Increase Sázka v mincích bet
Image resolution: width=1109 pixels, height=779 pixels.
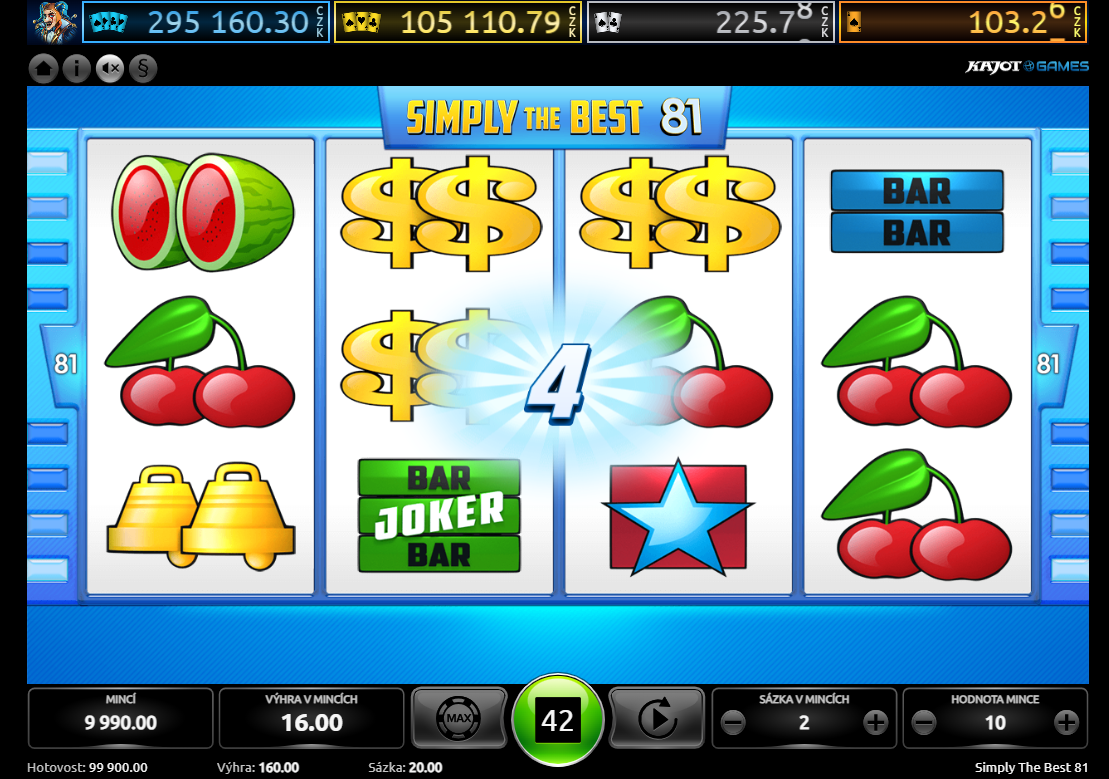pyautogui.click(x=875, y=722)
